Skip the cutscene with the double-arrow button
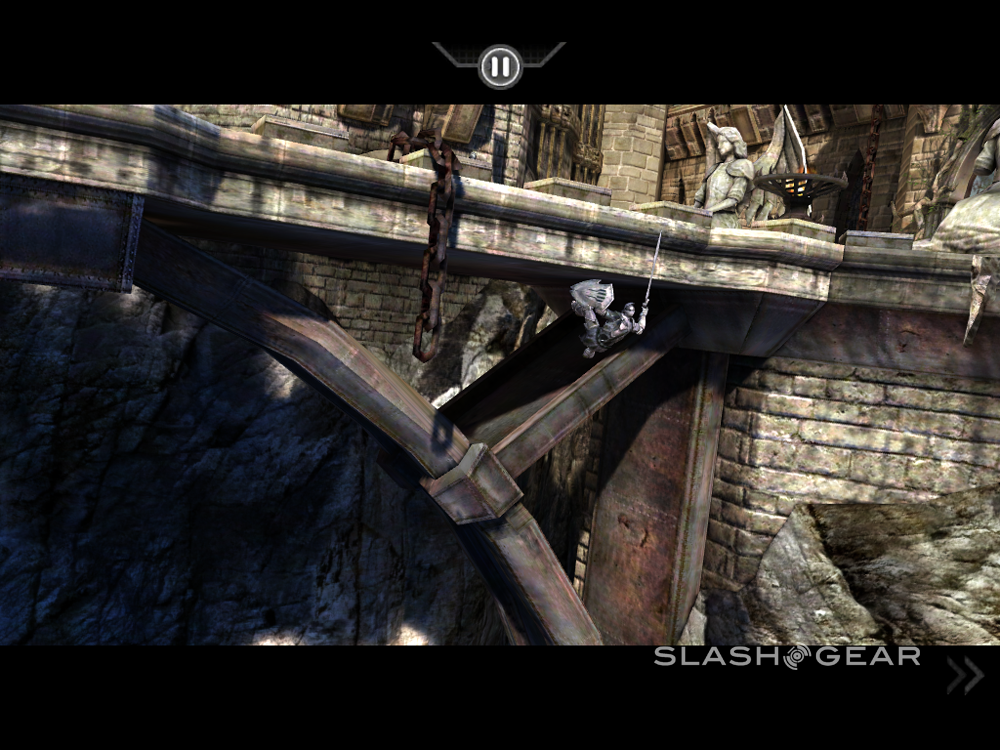Image resolution: width=1000 pixels, height=750 pixels. pyautogui.click(x=965, y=676)
